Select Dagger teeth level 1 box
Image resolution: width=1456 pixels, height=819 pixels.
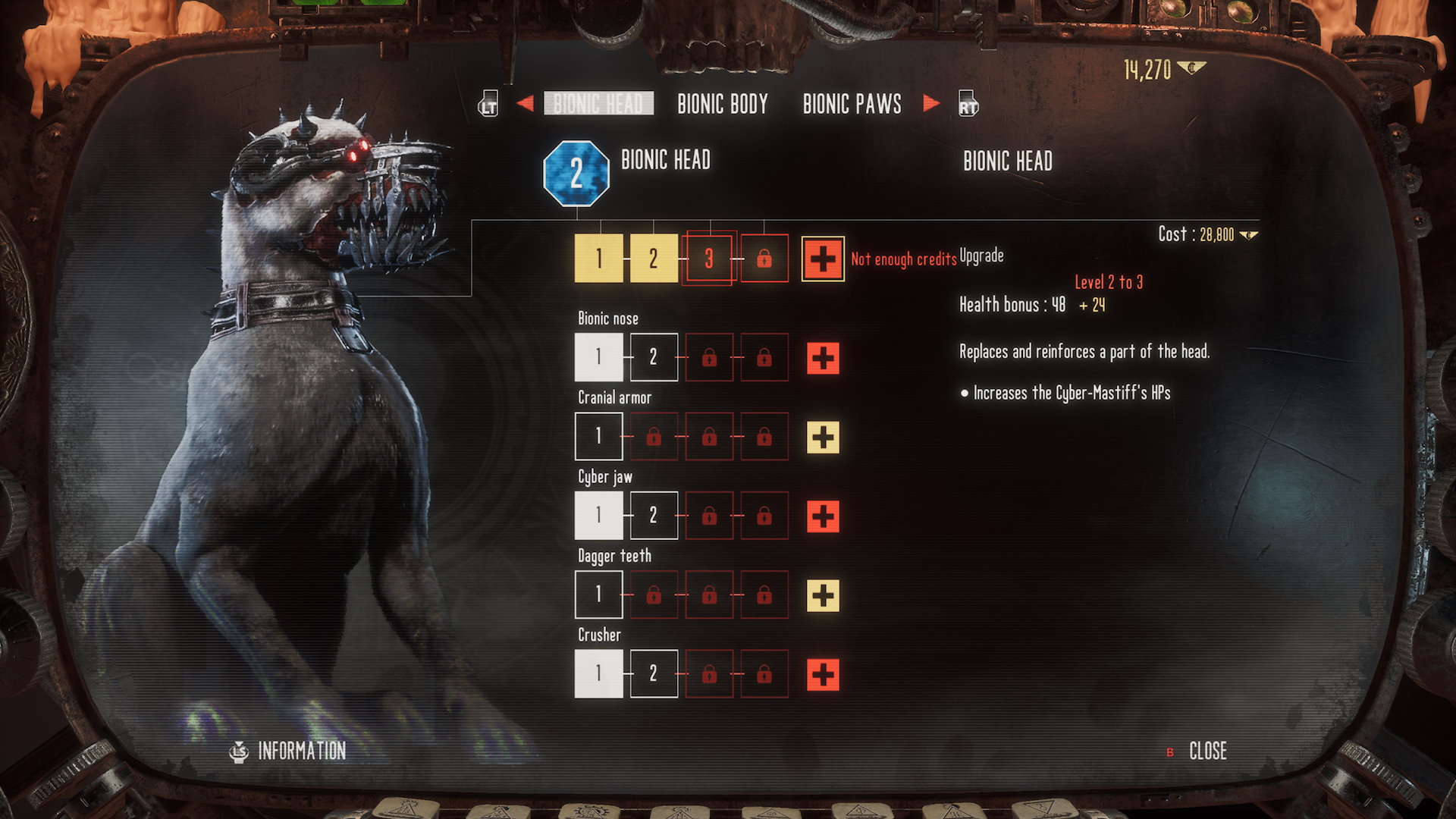click(x=599, y=595)
